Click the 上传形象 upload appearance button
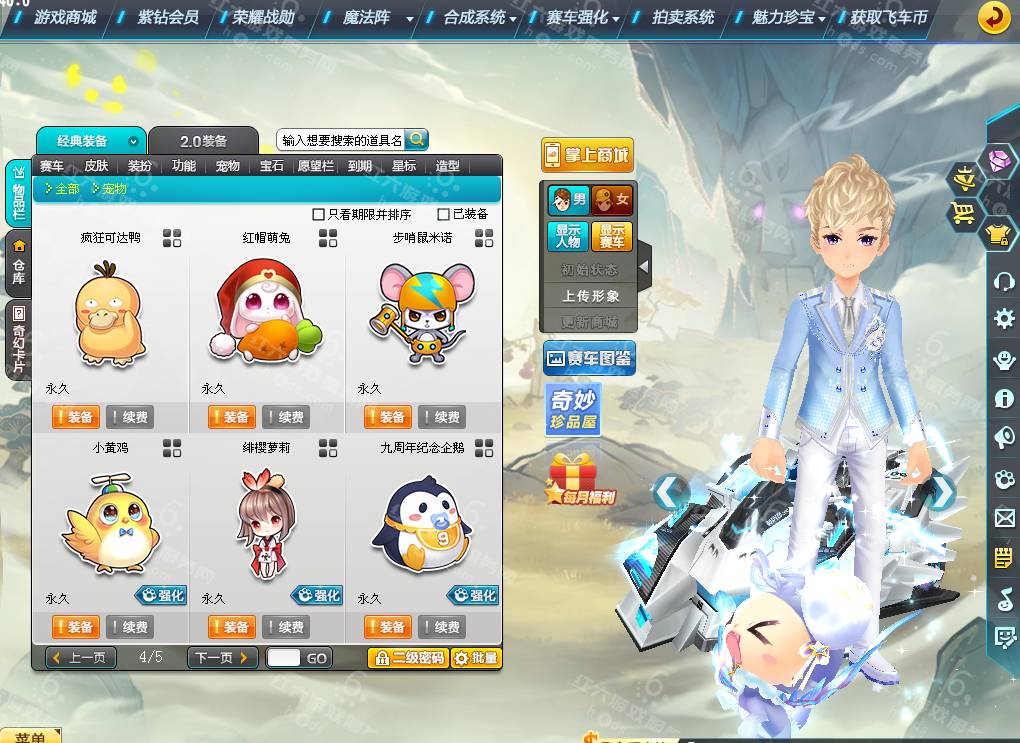The image size is (1020, 743). pyautogui.click(x=590, y=296)
